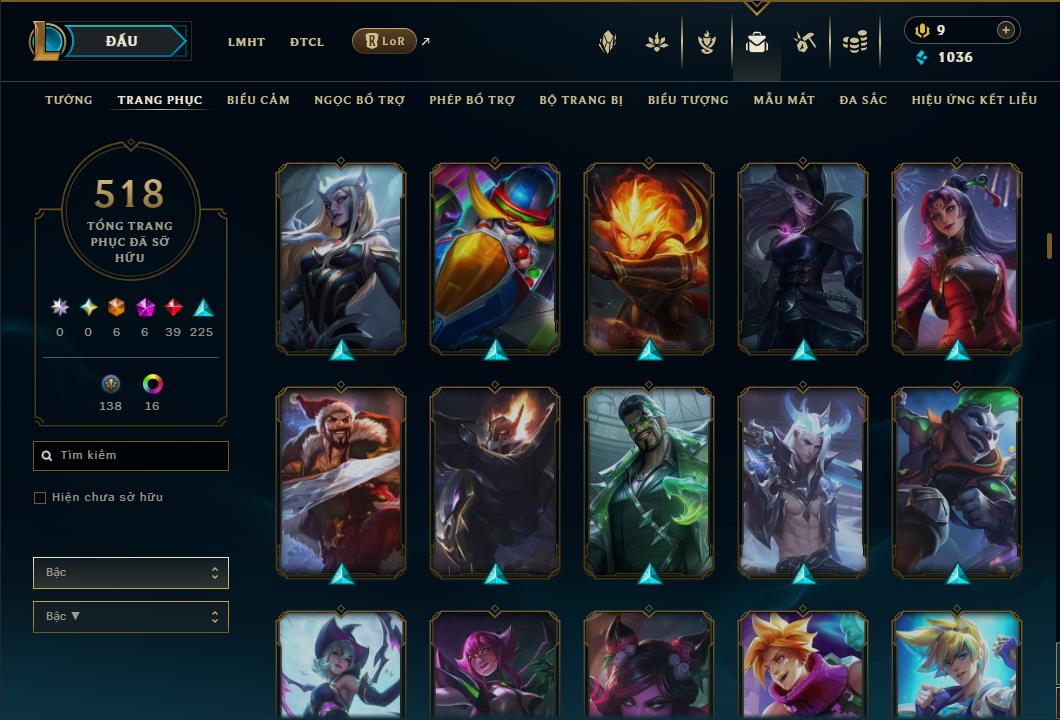Go to the PHÉP BỔ TRỢ tab

point(472,100)
